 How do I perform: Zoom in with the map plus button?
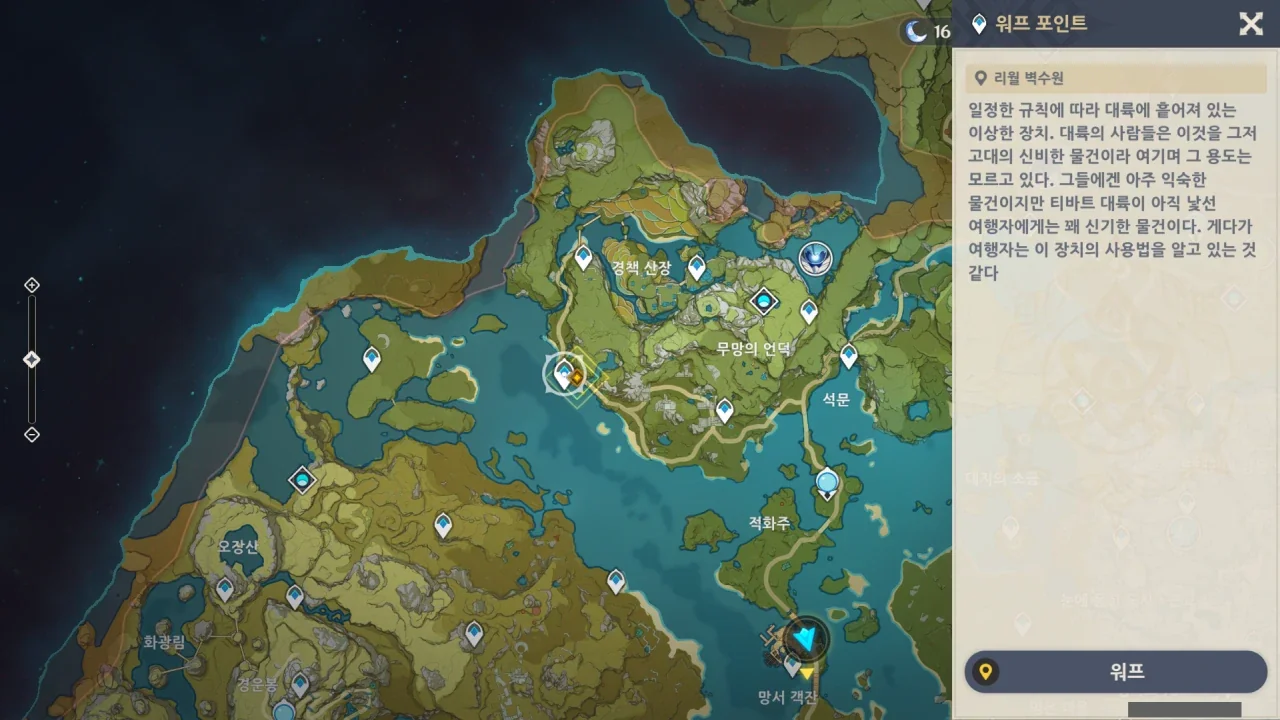click(31, 285)
